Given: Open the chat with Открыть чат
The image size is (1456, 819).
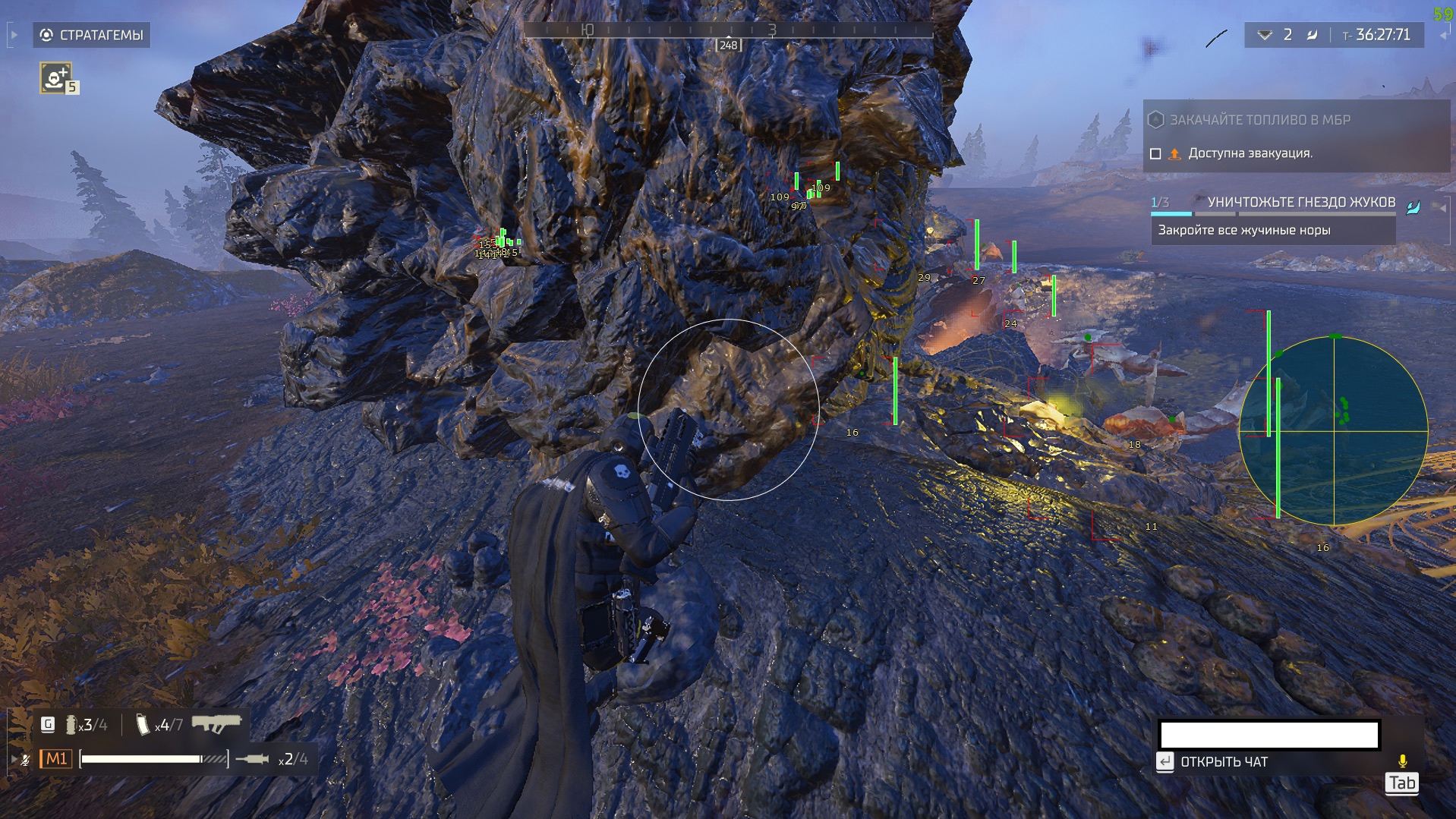Looking at the screenshot, I should (1223, 762).
